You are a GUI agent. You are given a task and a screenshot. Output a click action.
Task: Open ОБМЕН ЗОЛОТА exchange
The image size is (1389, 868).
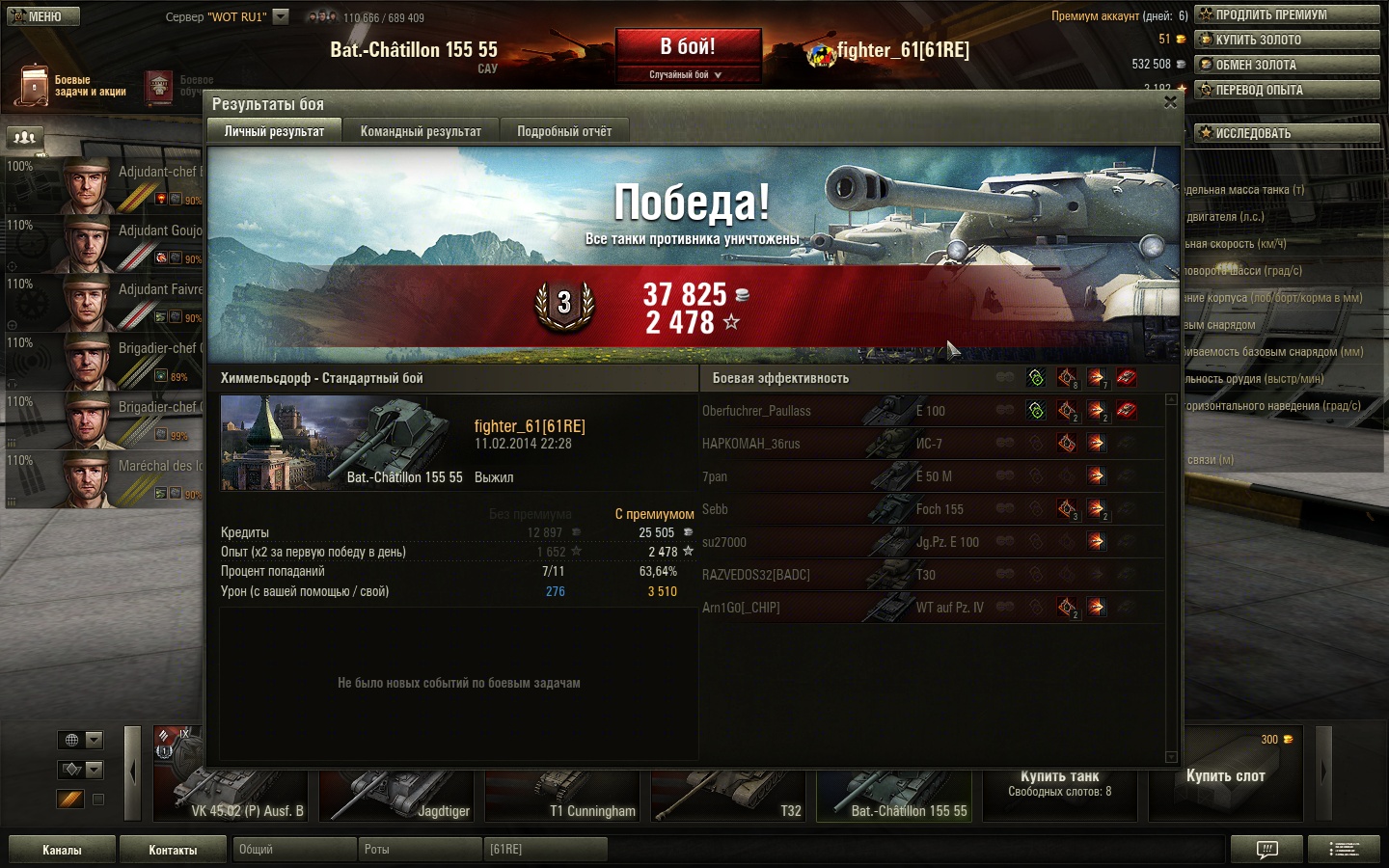click(1287, 65)
